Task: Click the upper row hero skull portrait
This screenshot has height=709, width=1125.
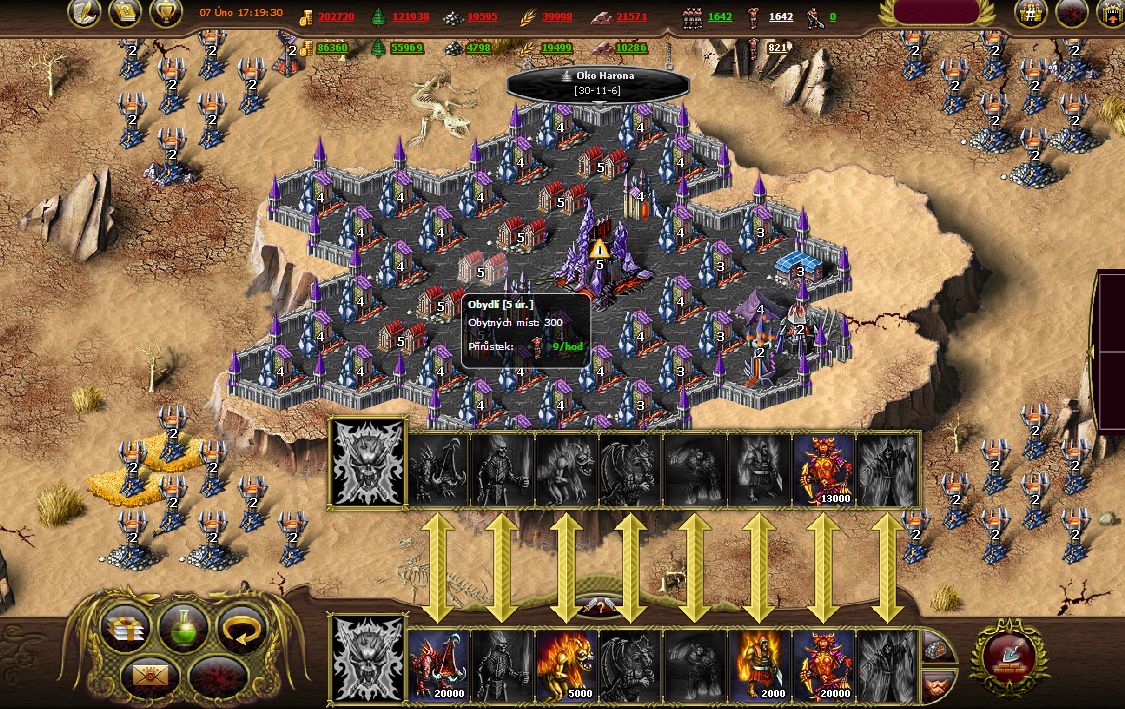Action: tap(368, 463)
